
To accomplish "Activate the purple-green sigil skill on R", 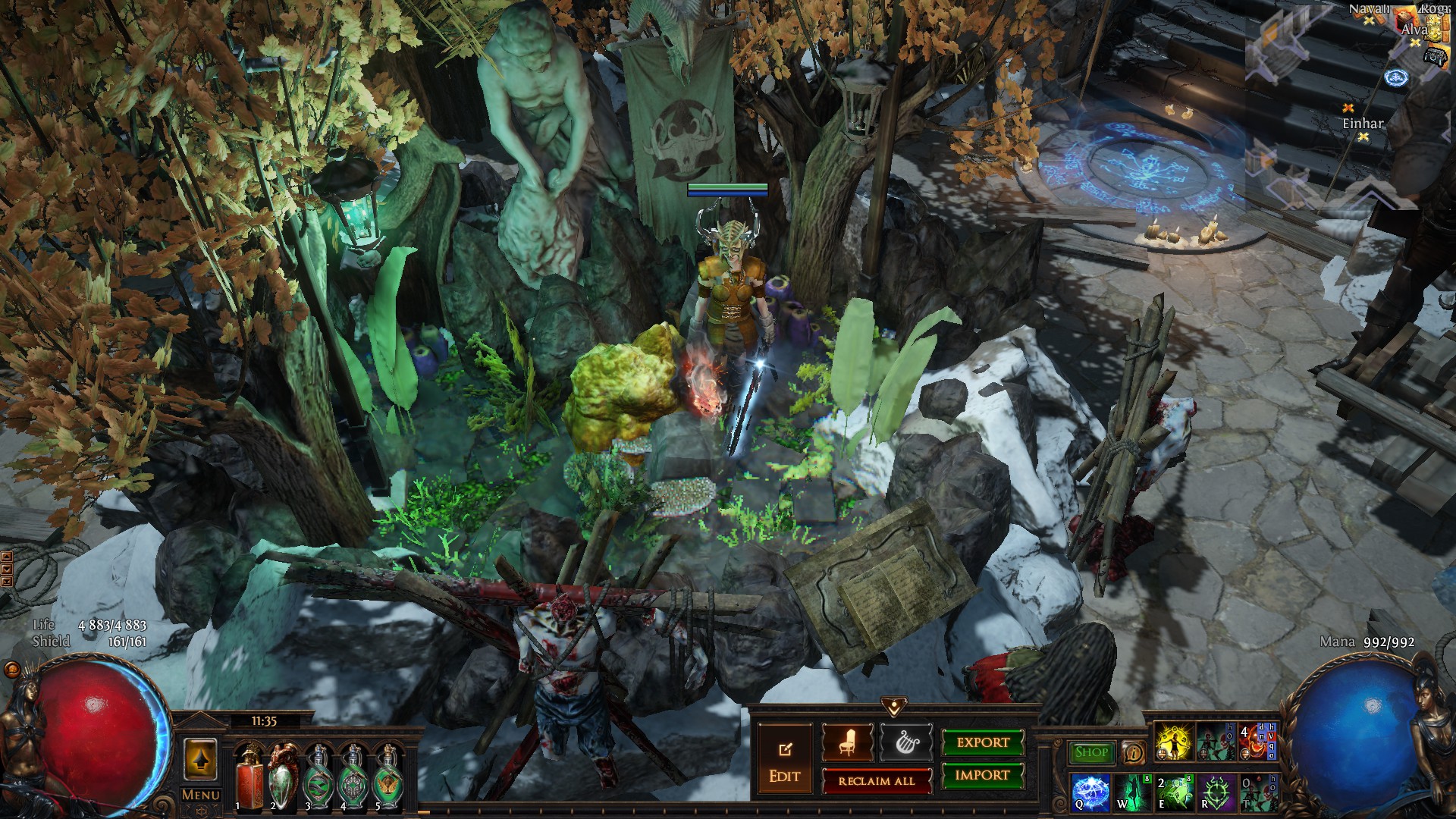I will point(1216,792).
